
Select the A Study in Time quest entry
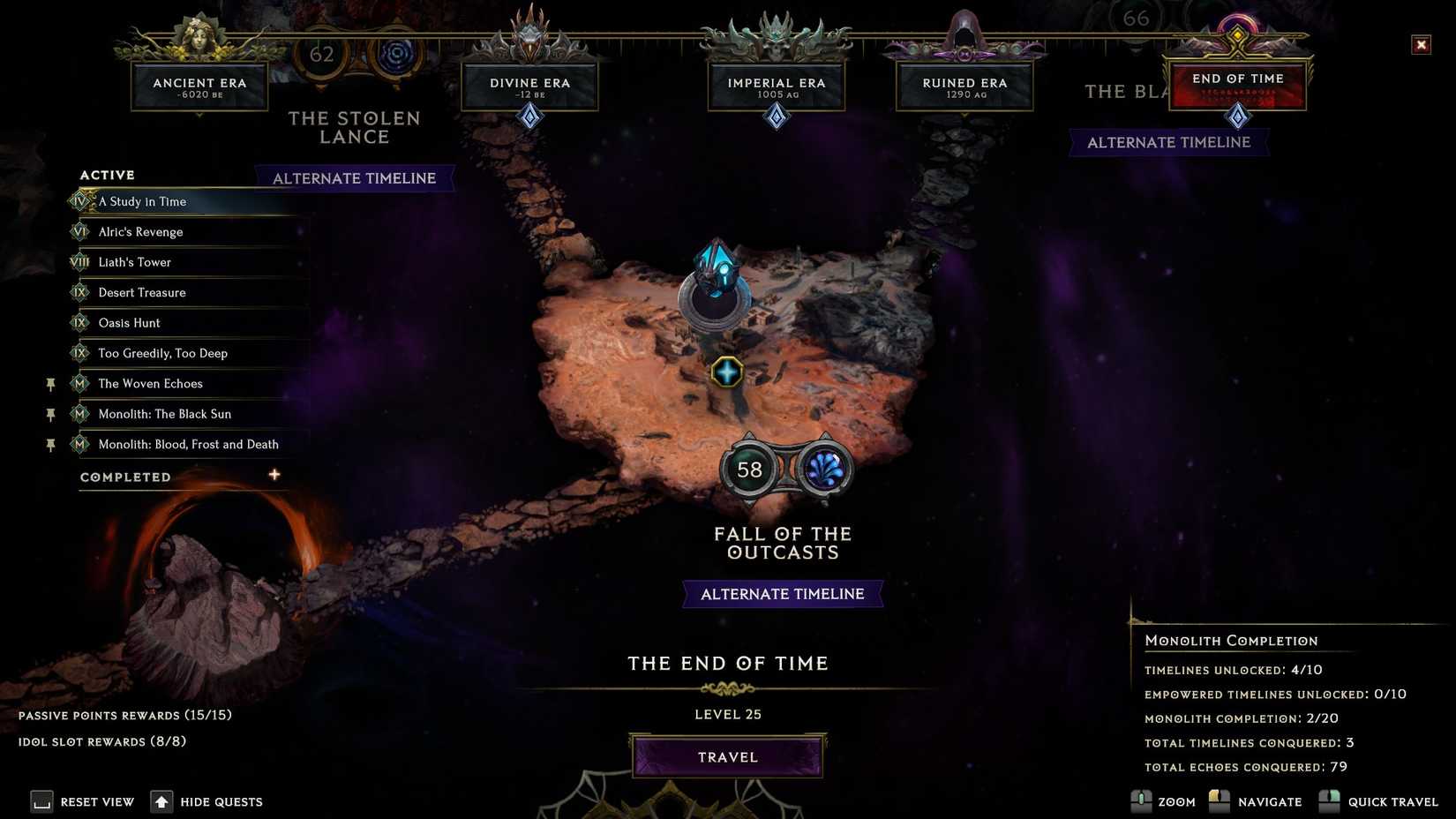point(141,201)
